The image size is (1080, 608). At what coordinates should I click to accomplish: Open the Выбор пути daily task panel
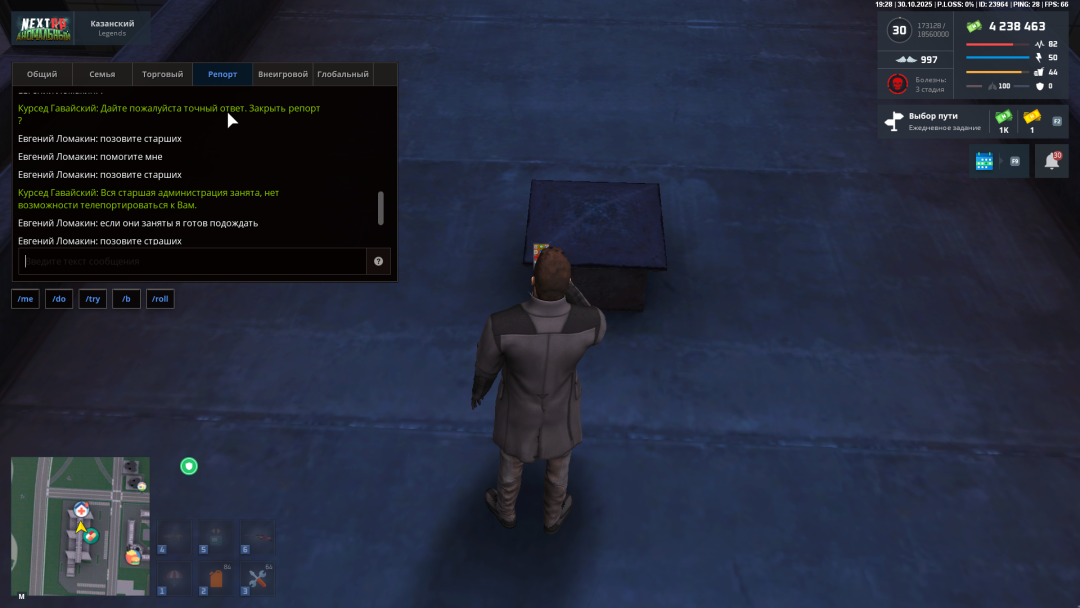pos(932,121)
